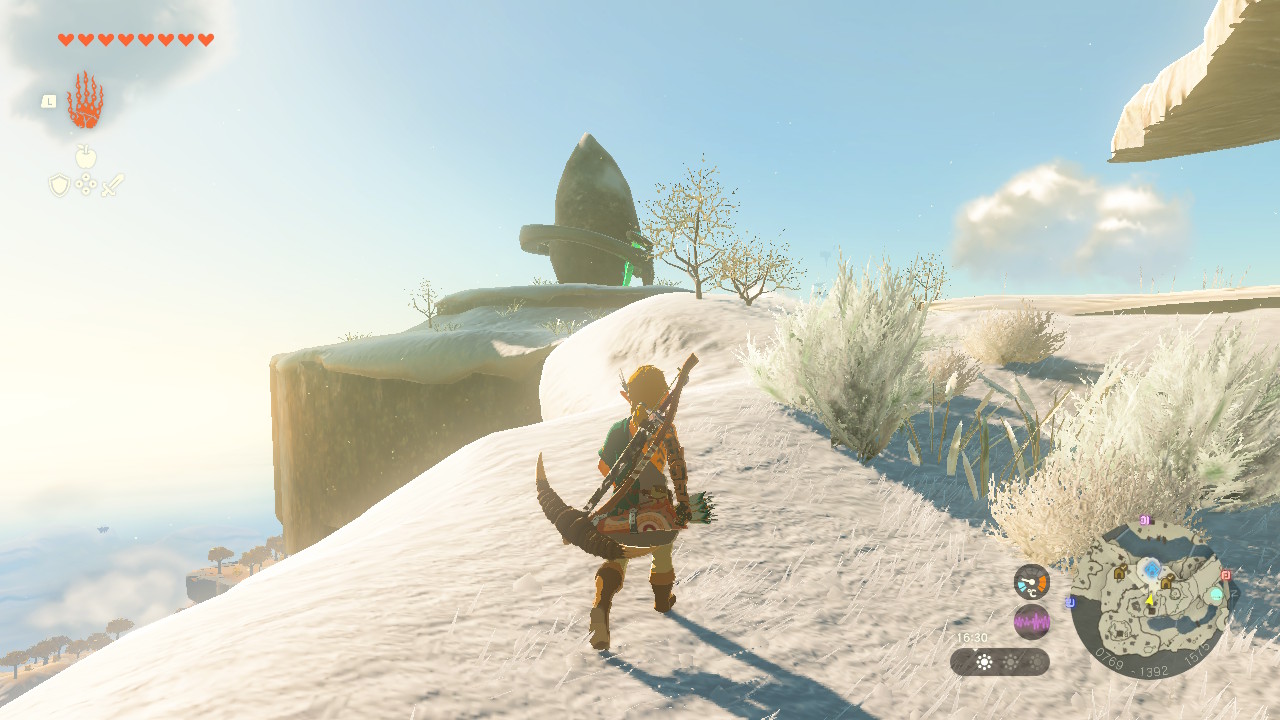1280x720 pixels.
Task: Toggle the middle weather forecast symbol
Action: point(1012,660)
